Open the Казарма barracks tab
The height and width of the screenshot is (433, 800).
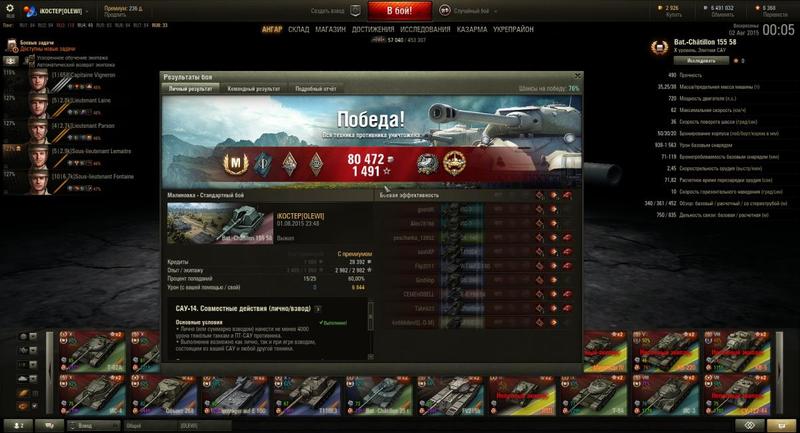pyautogui.click(x=472, y=30)
